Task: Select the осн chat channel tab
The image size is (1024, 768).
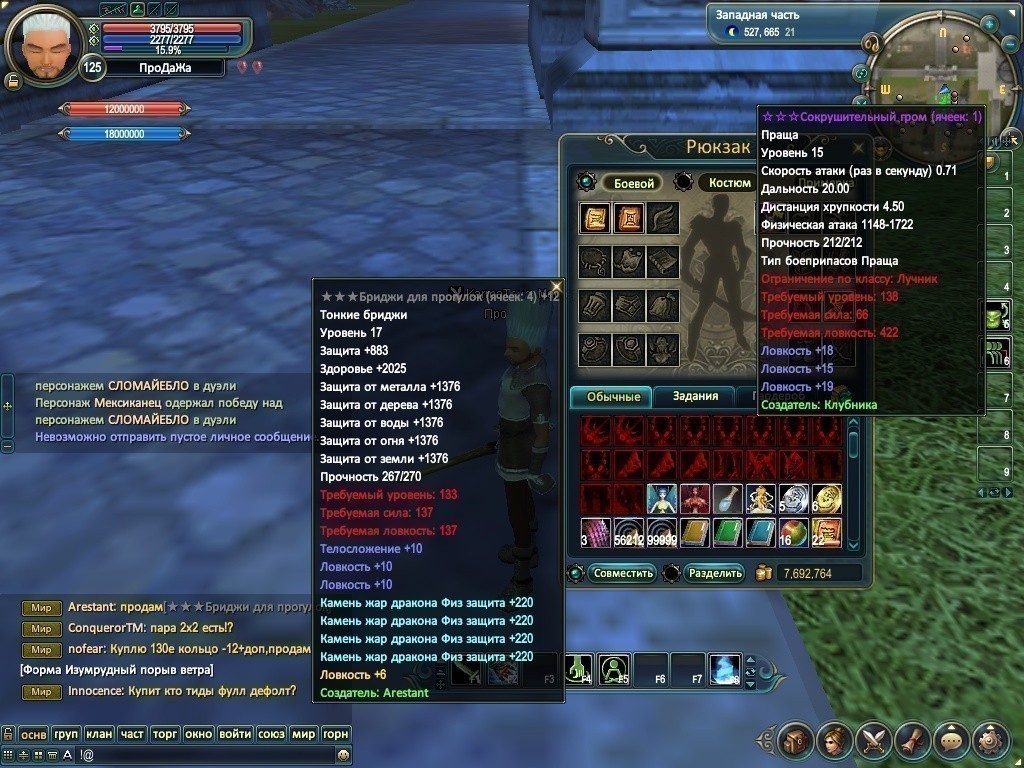Action: pyautogui.click(x=34, y=734)
